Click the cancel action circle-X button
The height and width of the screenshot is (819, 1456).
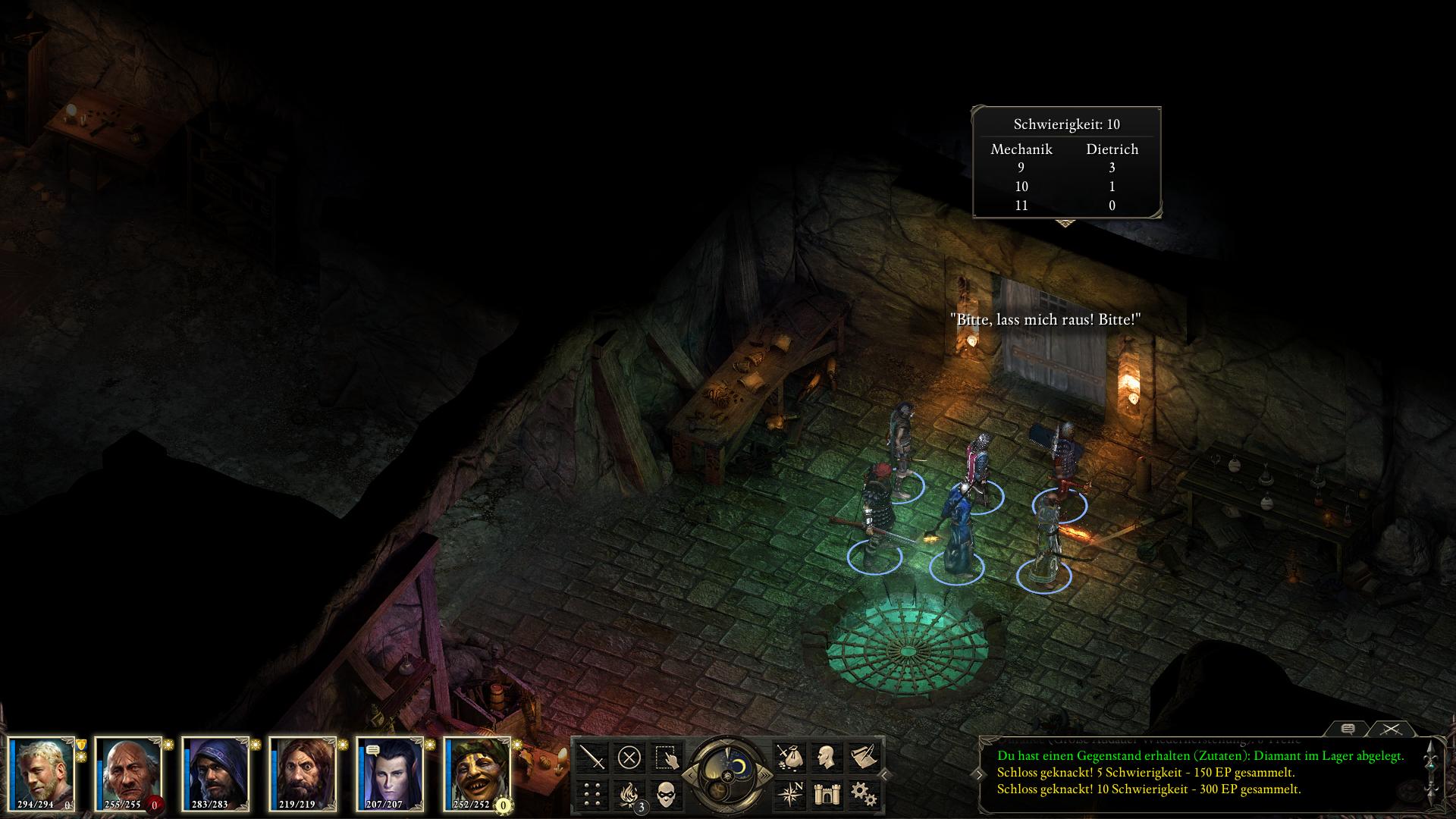(x=629, y=757)
